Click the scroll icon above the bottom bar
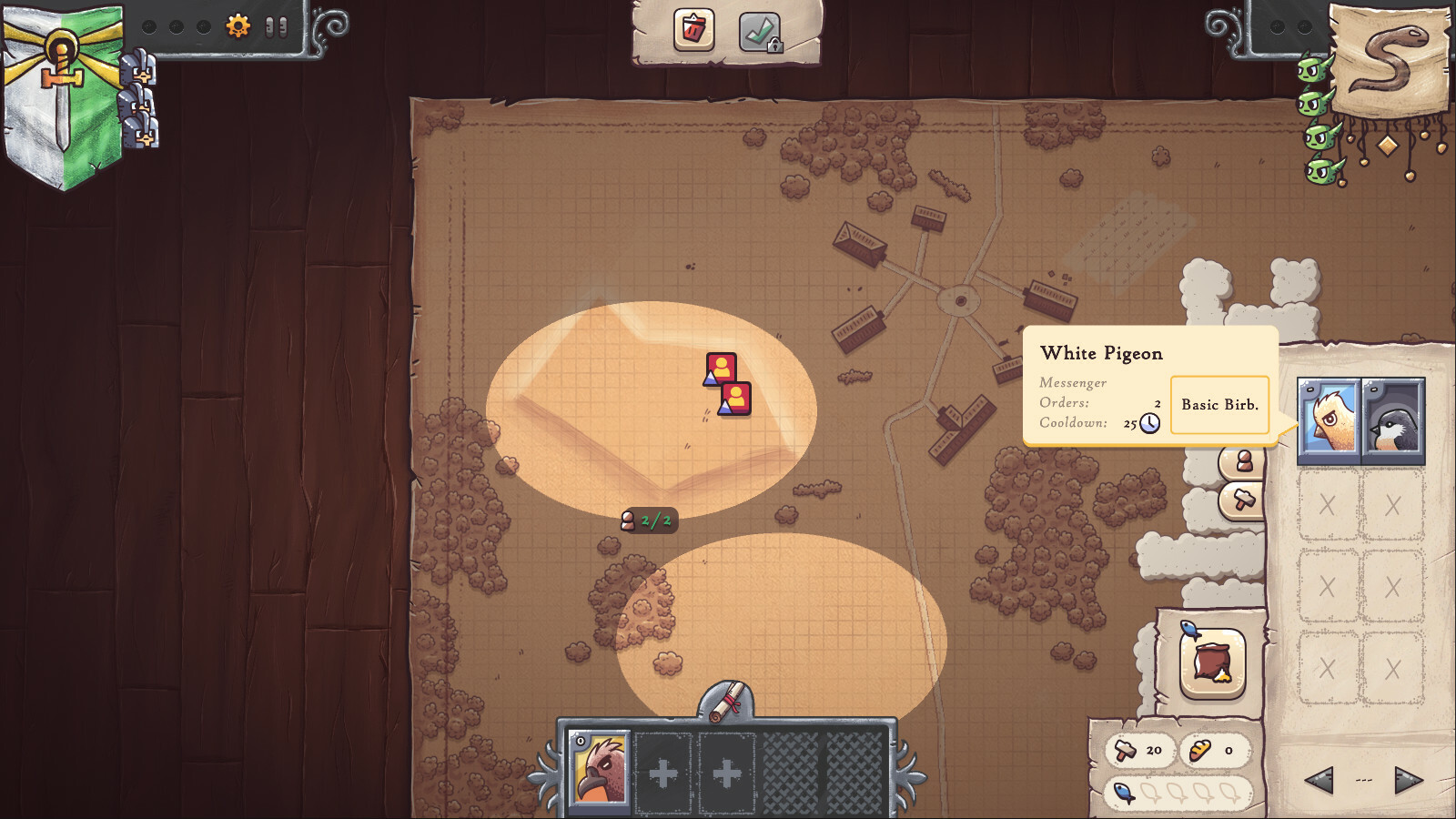This screenshot has width=1456, height=819. click(x=728, y=702)
